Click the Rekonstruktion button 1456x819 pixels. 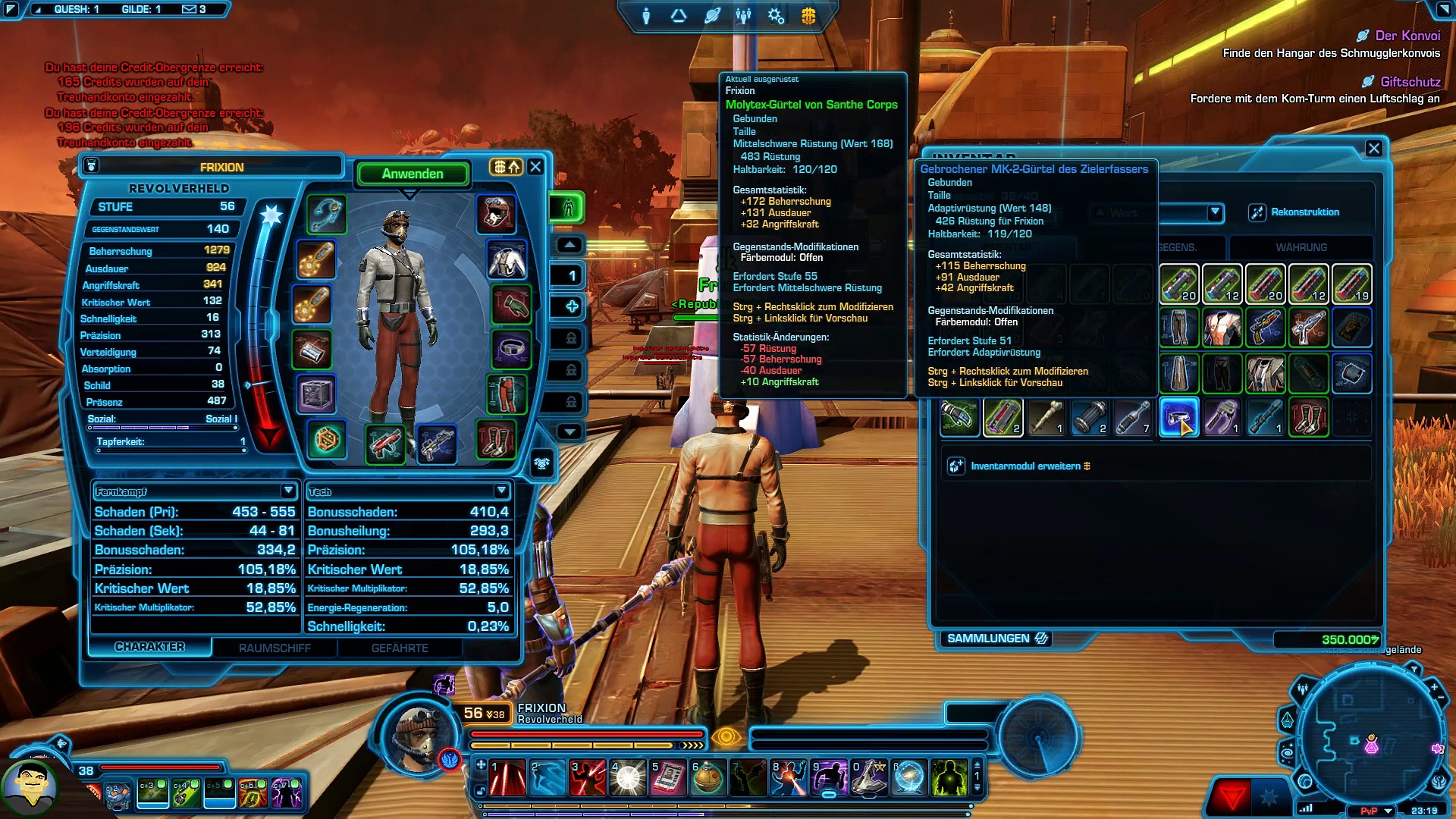point(1294,212)
